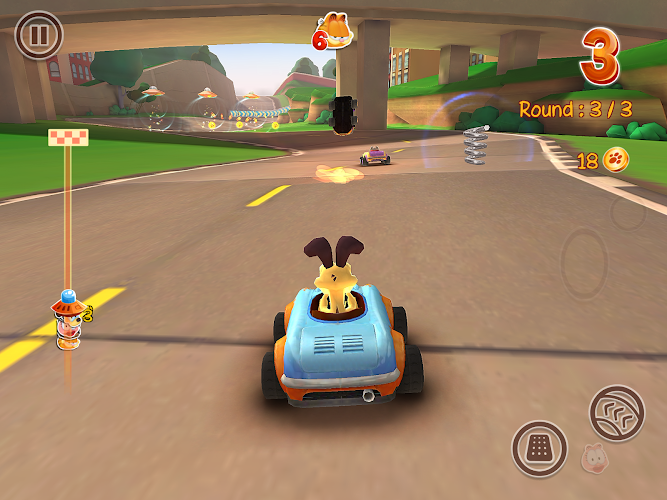667x500 pixels.
Task: Tap the small character face icon
Action: click(593, 458)
